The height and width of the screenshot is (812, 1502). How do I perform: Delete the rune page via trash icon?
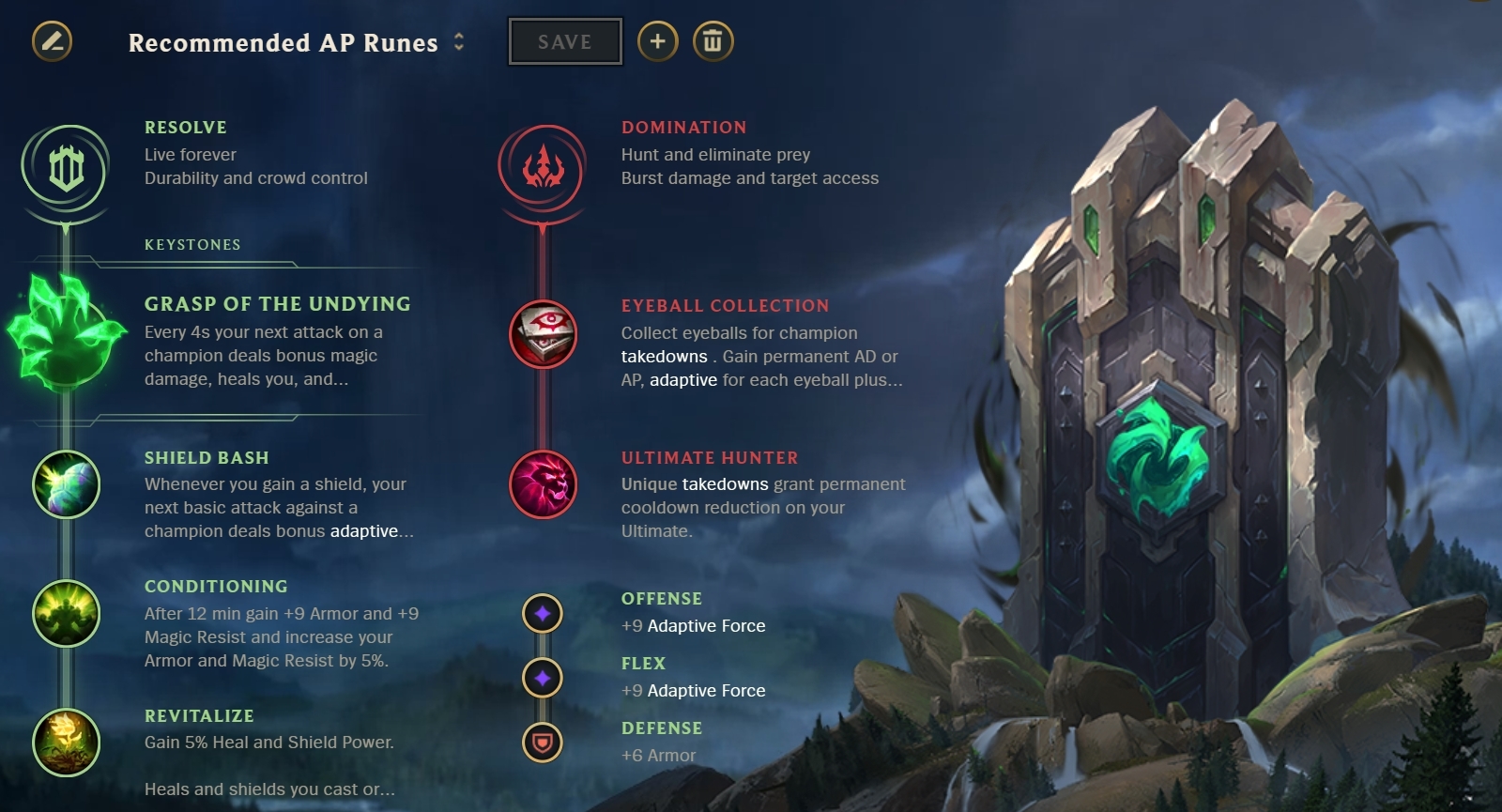pos(713,41)
